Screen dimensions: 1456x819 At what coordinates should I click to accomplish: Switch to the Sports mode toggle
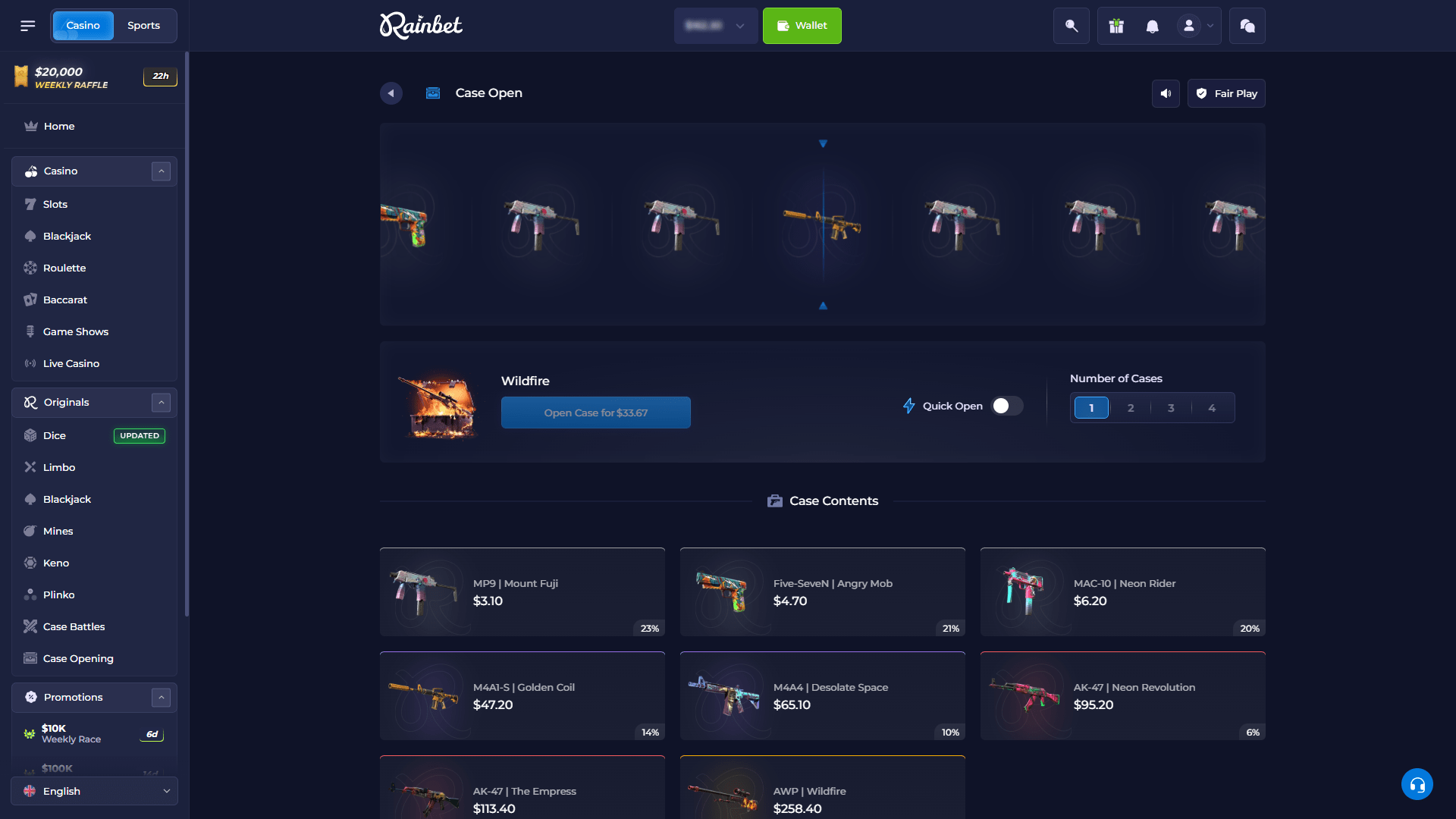coord(144,25)
